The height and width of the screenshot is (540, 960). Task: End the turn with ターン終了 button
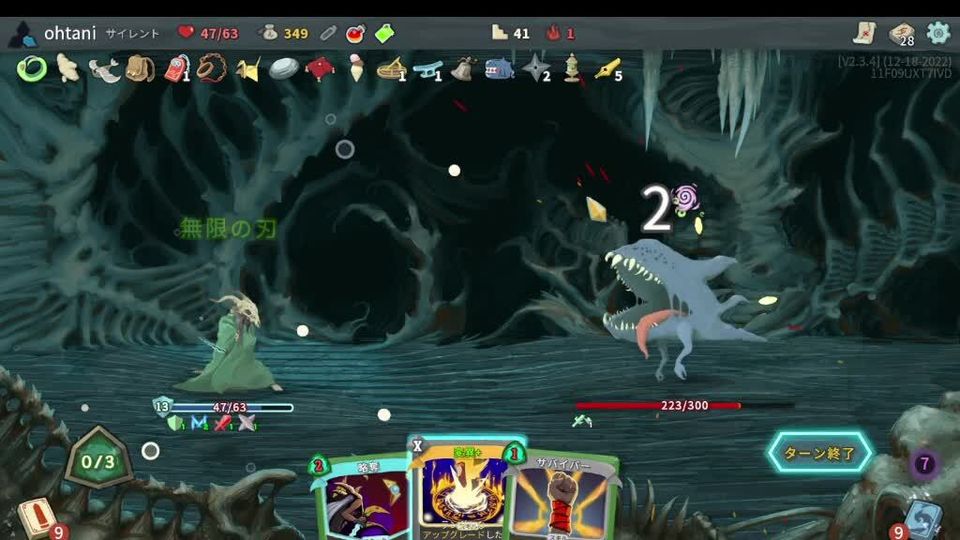[x=819, y=453]
